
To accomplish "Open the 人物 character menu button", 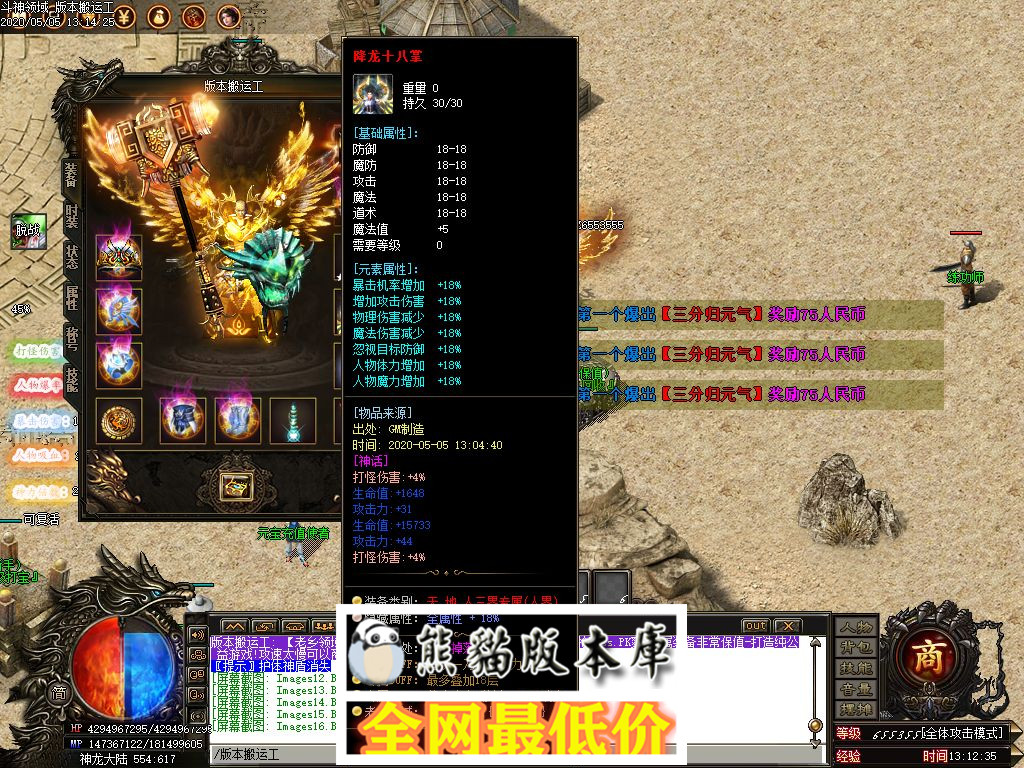I will tap(856, 627).
